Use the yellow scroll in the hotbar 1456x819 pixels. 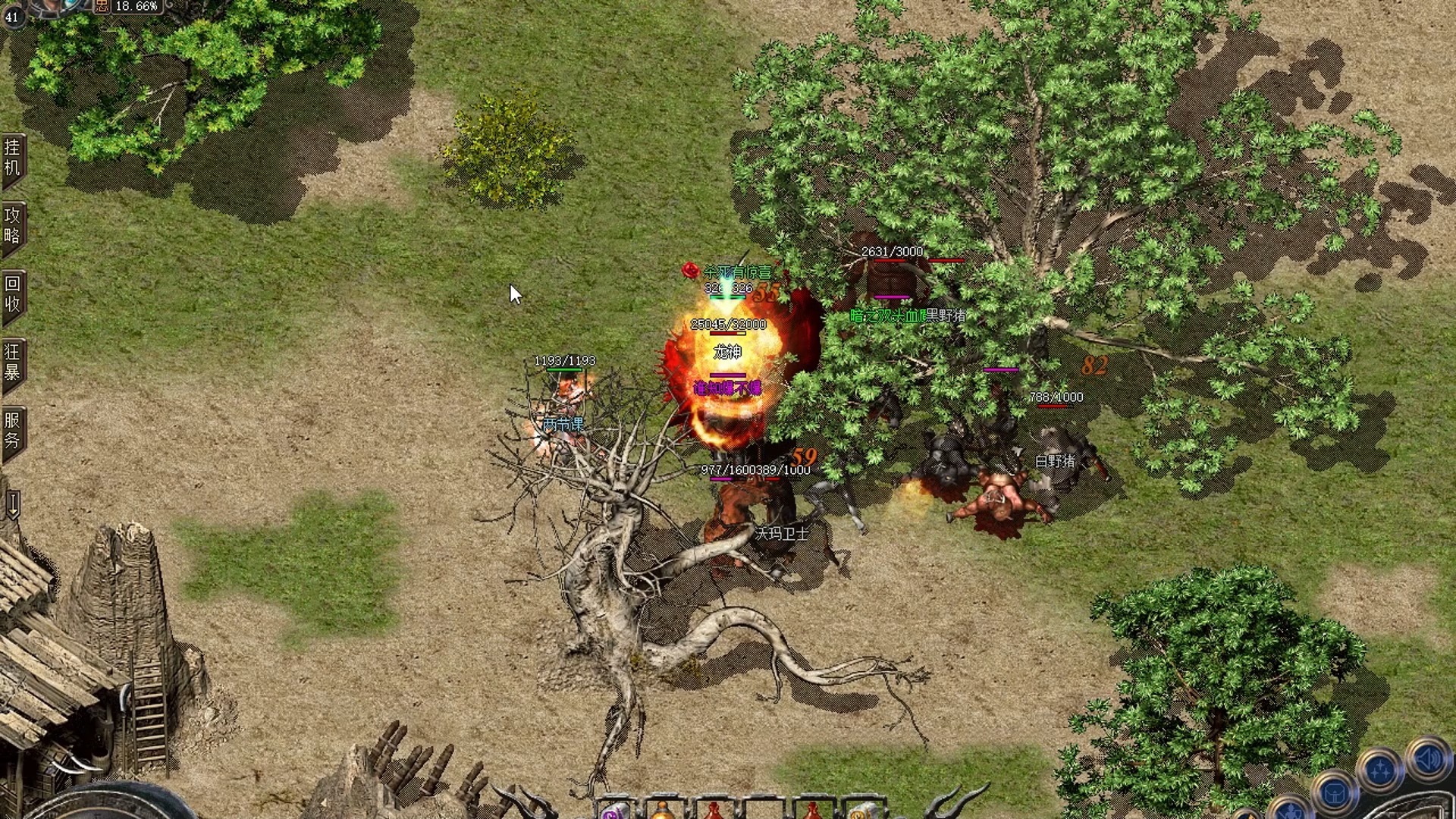[858, 811]
